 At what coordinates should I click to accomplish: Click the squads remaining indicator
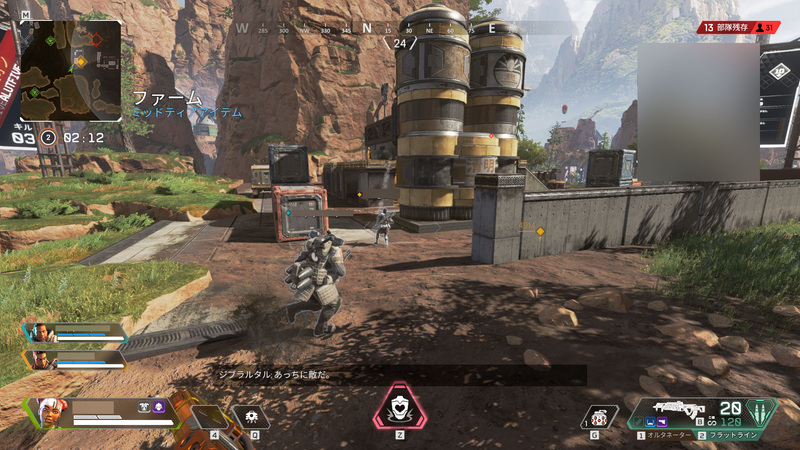[x=738, y=28]
